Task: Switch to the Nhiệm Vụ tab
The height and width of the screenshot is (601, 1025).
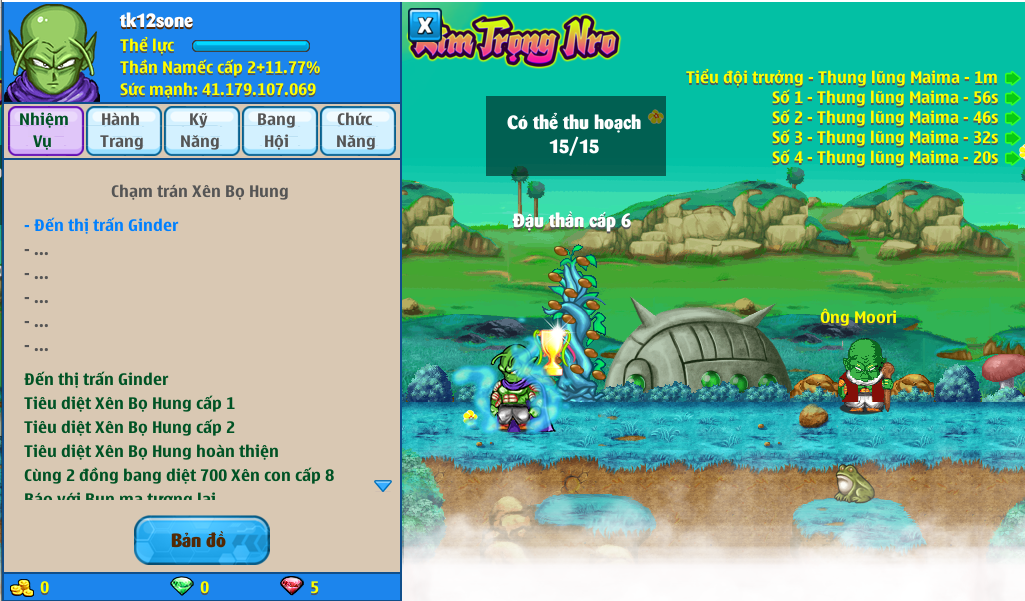Action: click(45, 131)
